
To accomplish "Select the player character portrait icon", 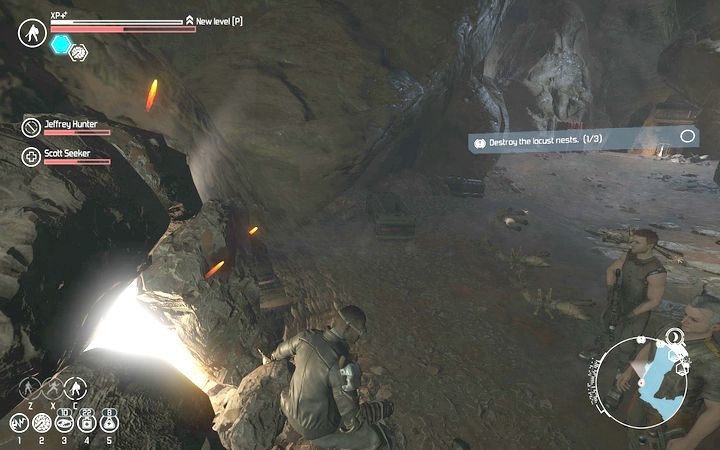I will tap(30, 32).
